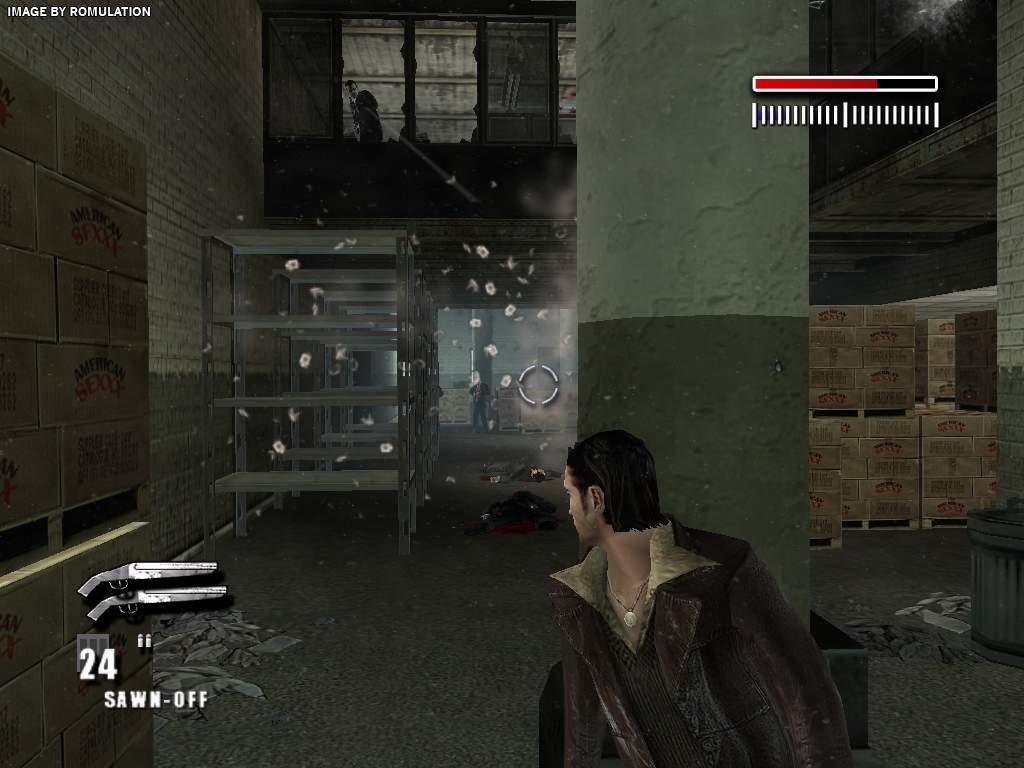Select the dual sawn-off shotguns weapon icon
The image size is (1024, 768).
click(x=155, y=590)
